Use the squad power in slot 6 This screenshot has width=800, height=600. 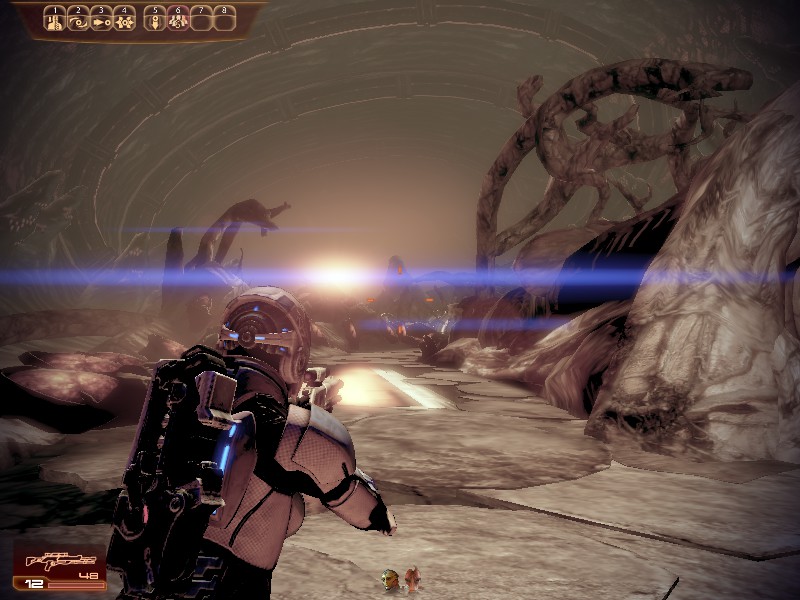pos(178,19)
